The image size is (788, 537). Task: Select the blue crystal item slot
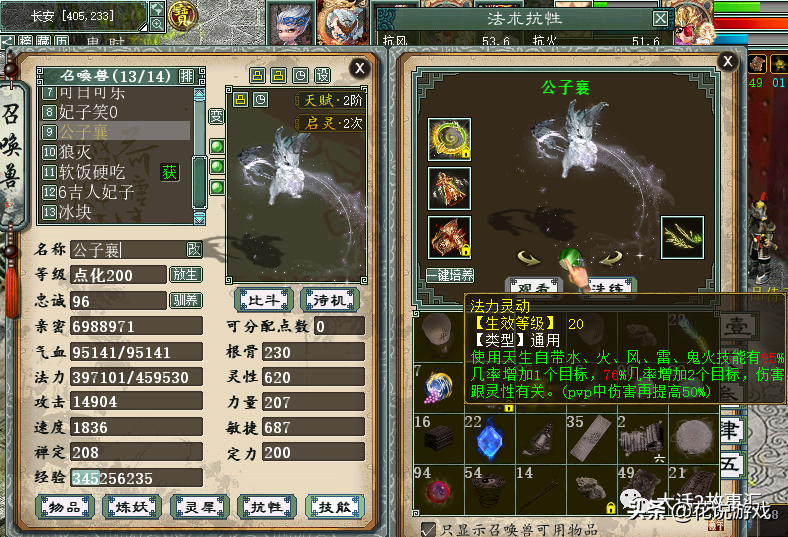(x=489, y=439)
